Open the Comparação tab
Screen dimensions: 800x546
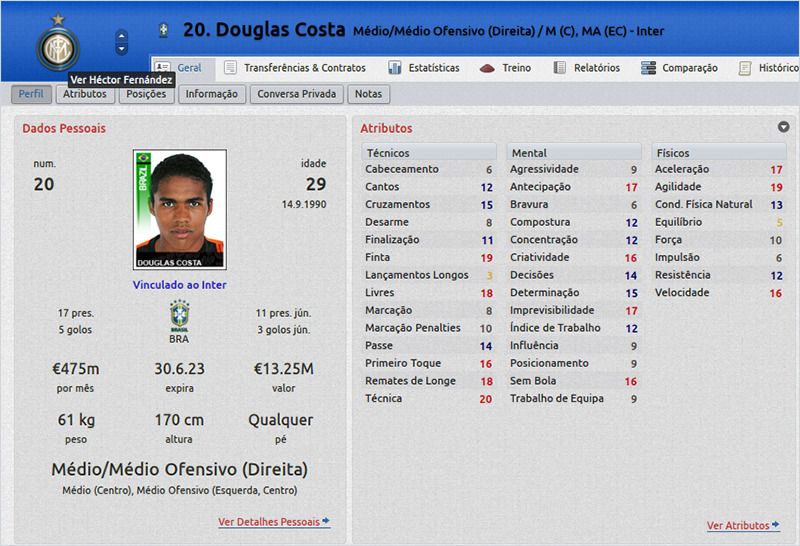click(679, 68)
